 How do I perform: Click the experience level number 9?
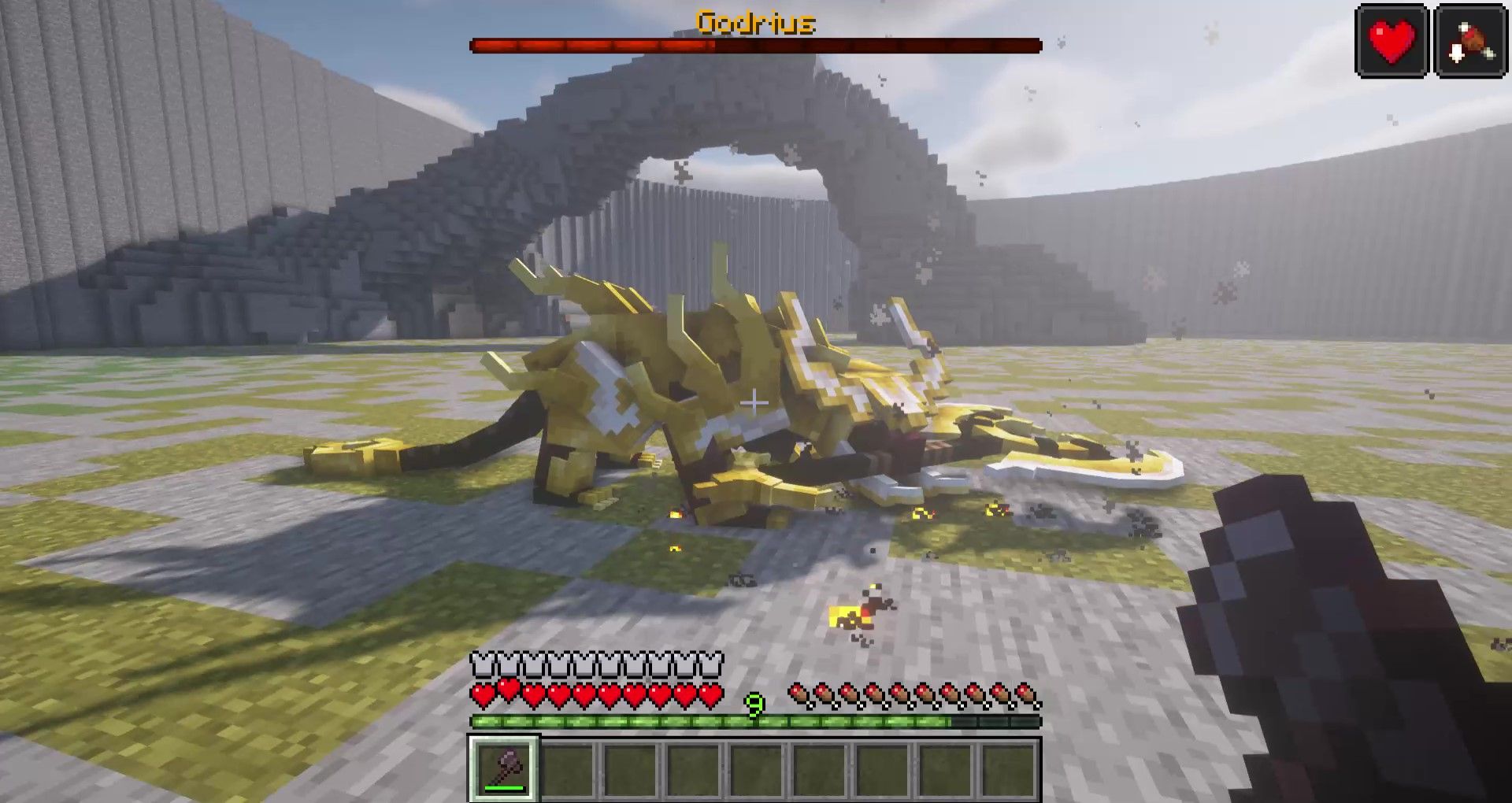tap(754, 705)
